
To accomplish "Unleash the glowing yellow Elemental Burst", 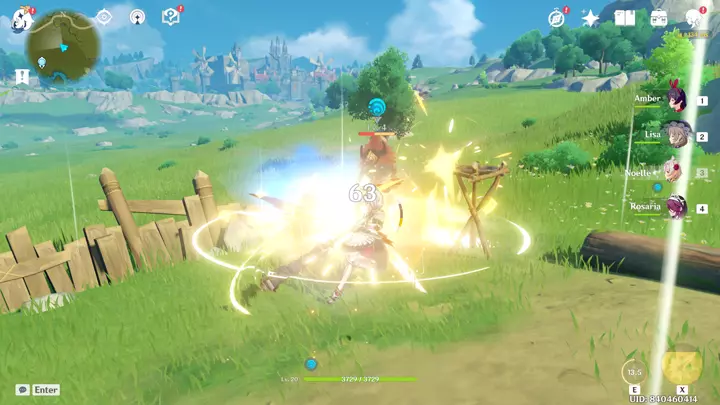I will click(x=681, y=365).
